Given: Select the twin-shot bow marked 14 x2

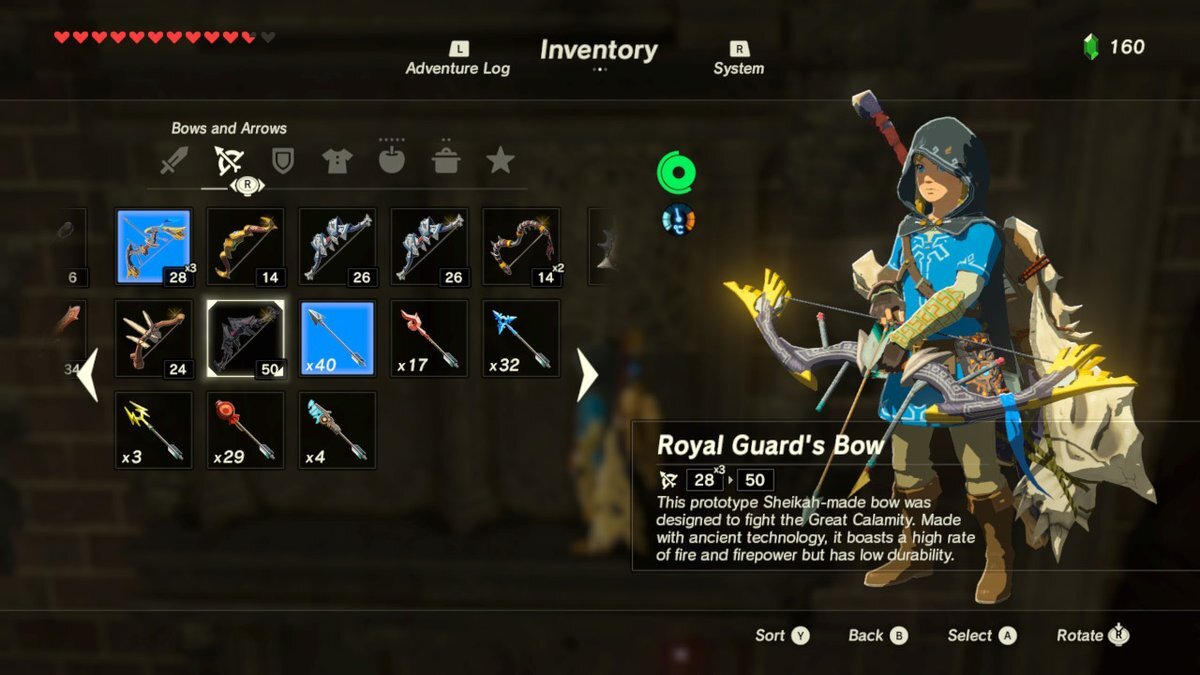Looking at the screenshot, I should pyautogui.click(x=521, y=246).
